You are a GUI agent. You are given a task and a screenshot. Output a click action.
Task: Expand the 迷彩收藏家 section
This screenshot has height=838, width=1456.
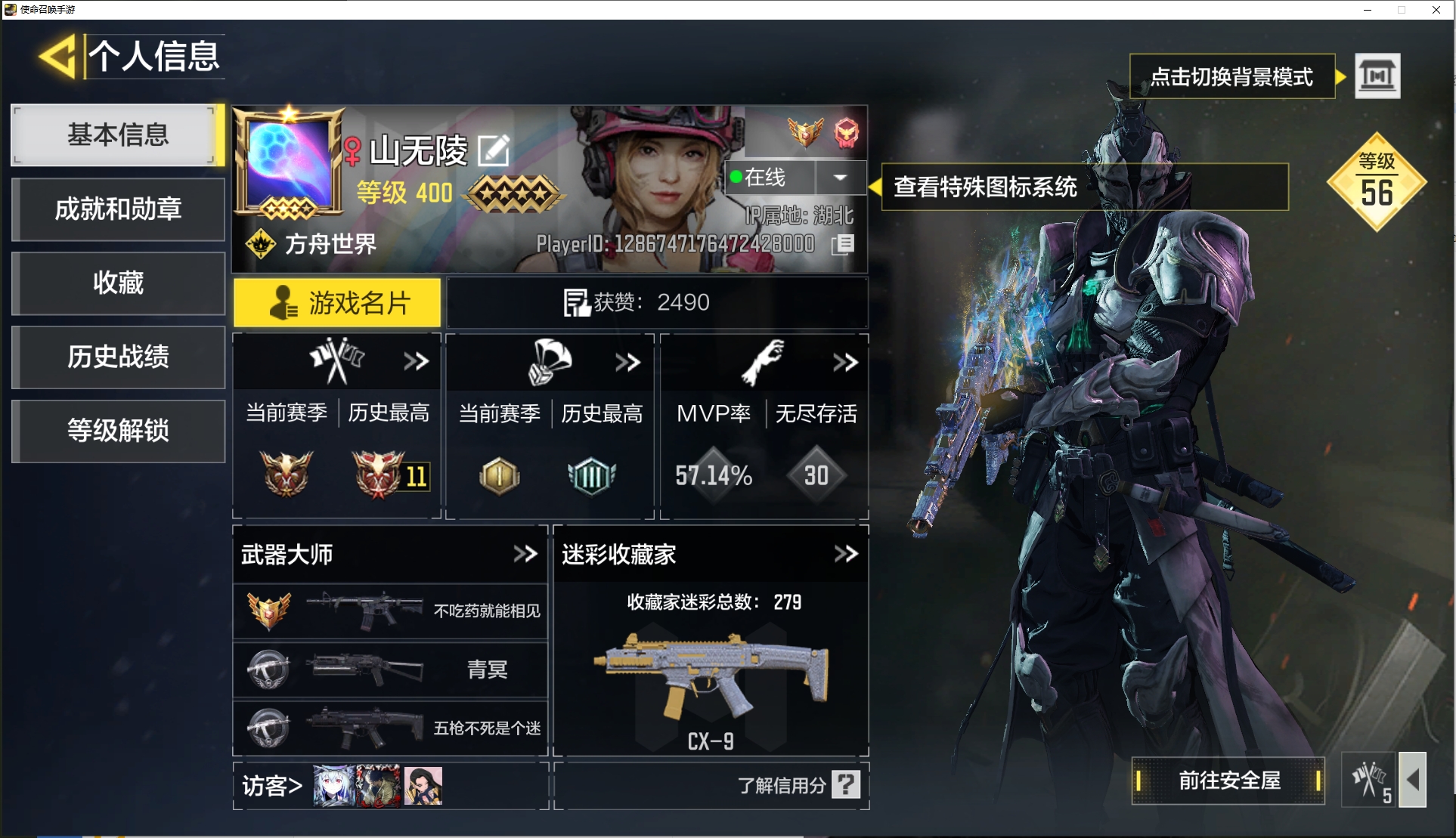point(846,554)
